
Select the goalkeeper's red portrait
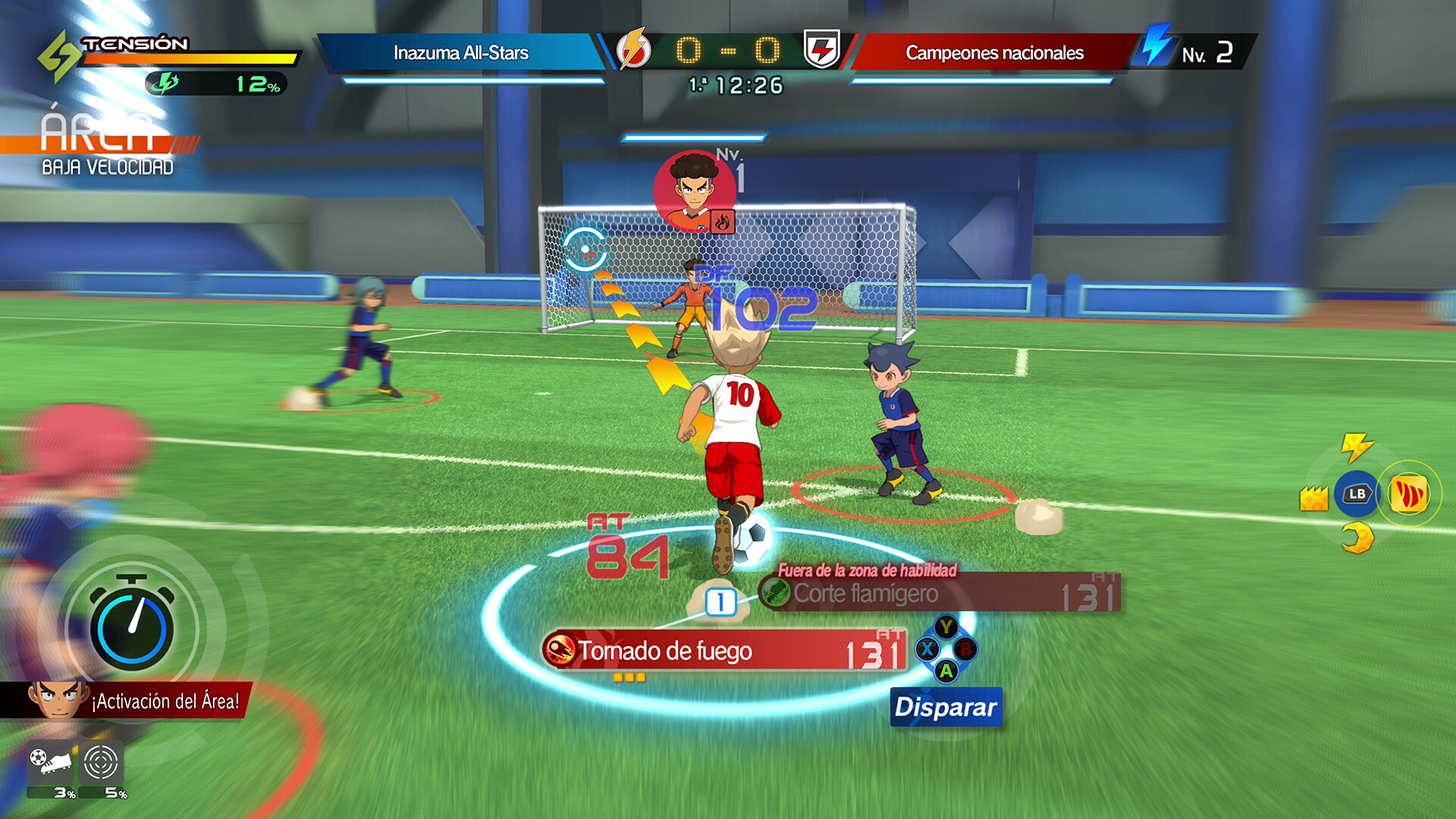click(693, 192)
